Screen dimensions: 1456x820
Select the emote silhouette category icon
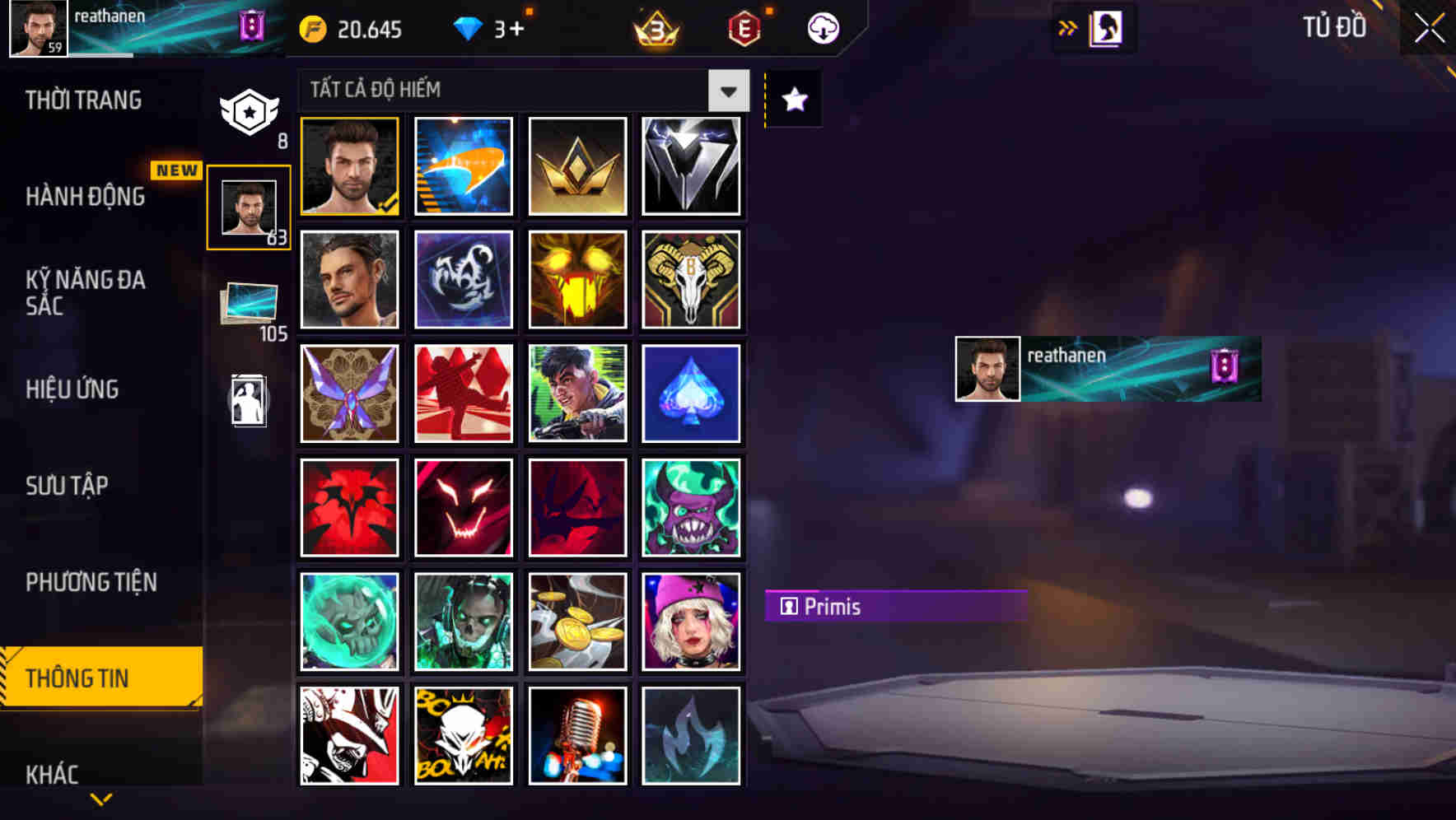(x=249, y=403)
